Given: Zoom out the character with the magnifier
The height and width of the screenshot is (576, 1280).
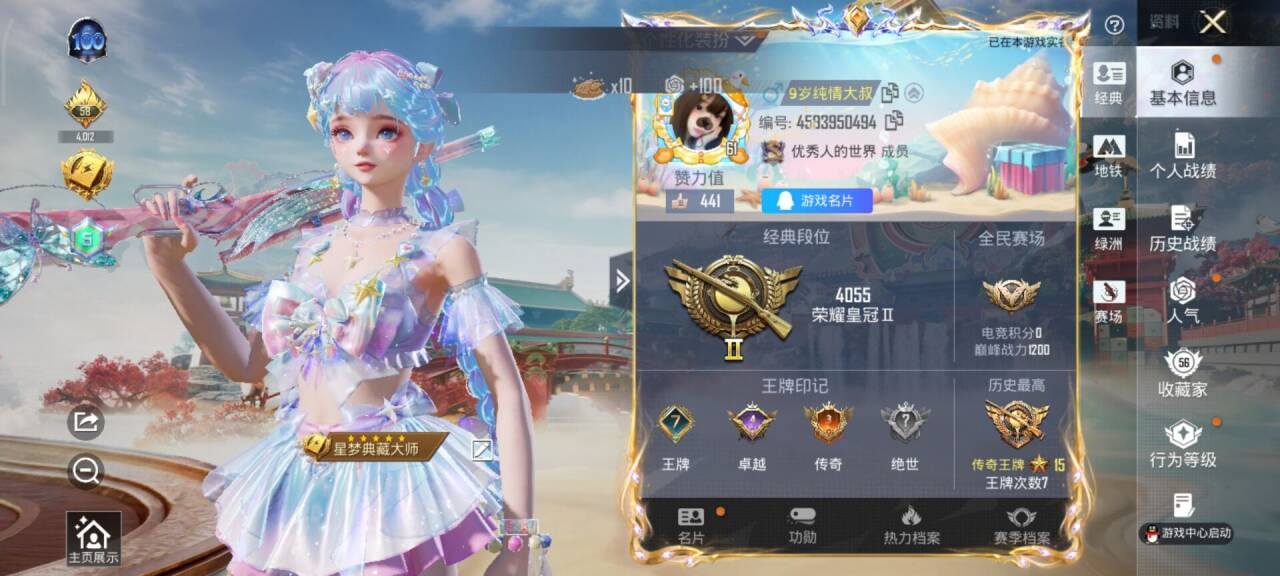Looking at the screenshot, I should (86, 470).
